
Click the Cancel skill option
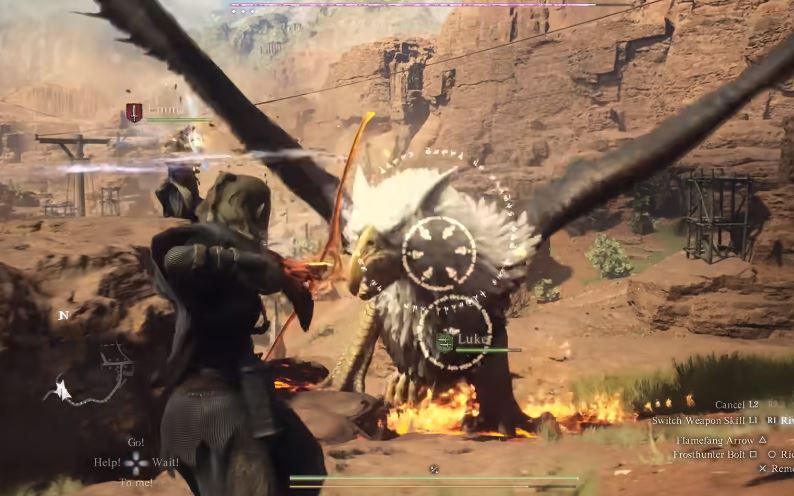click(729, 405)
